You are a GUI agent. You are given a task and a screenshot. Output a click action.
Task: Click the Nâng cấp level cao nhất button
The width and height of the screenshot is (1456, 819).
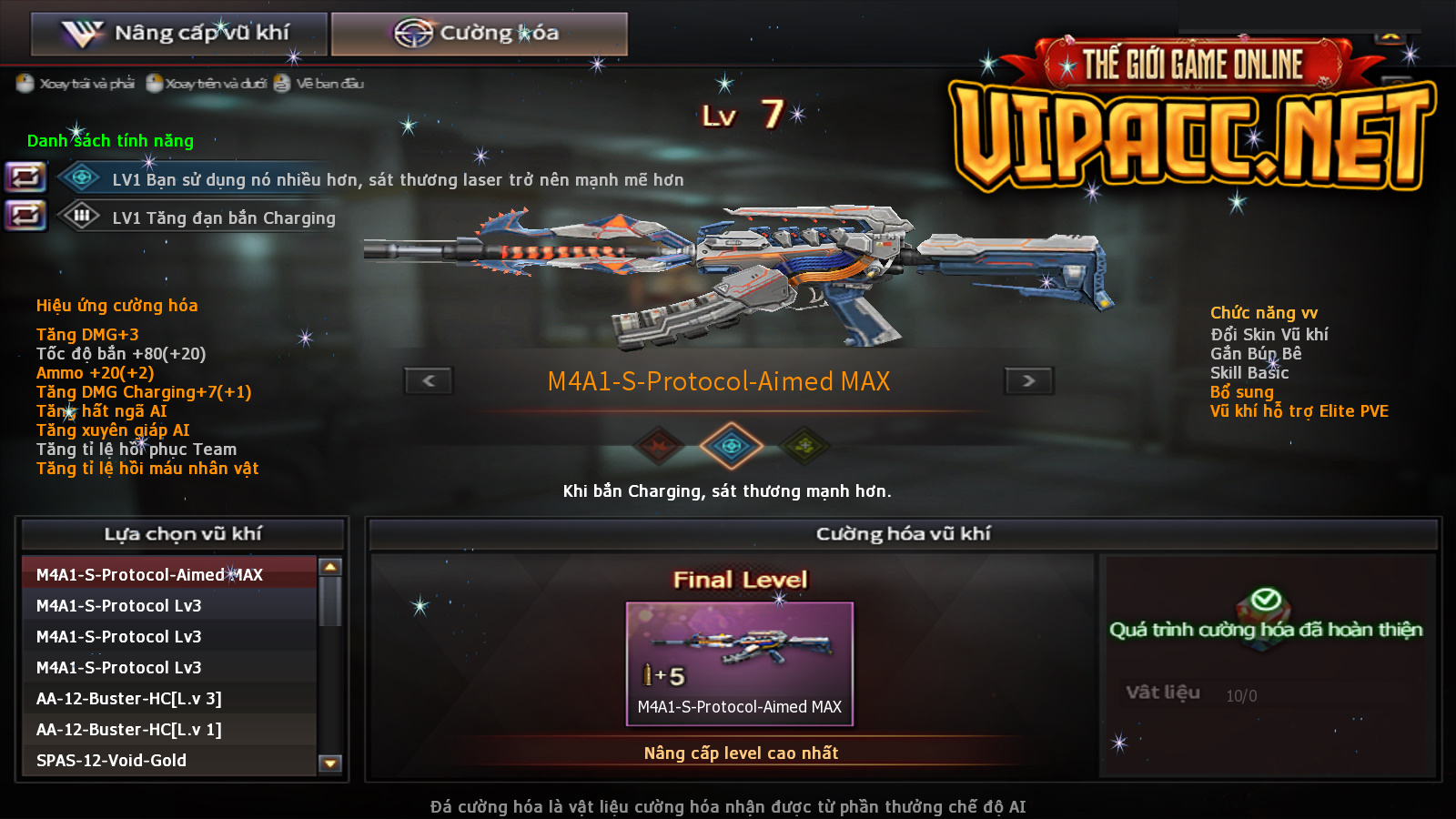[x=741, y=753]
